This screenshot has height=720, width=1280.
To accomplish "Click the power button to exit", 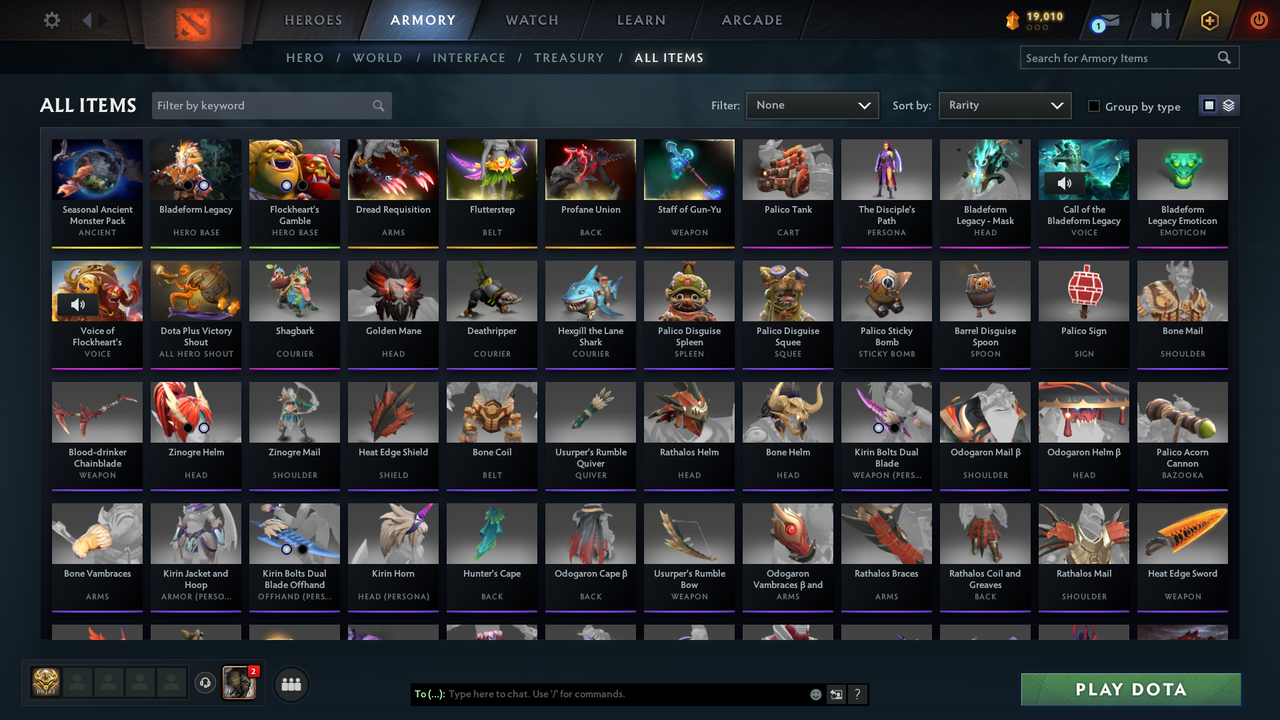I will tap(1258, 19).
